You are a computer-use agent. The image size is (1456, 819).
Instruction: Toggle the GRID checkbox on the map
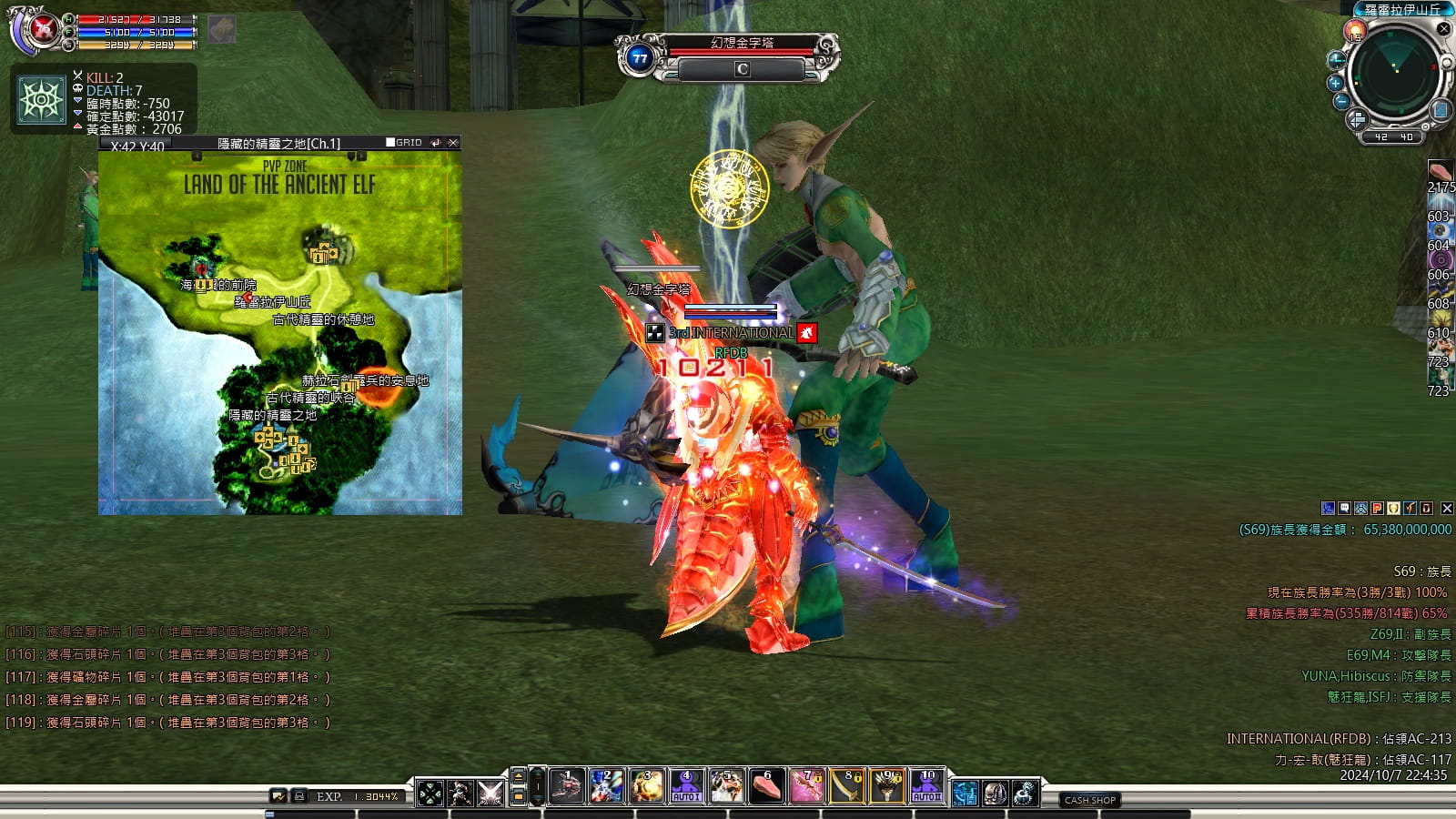coord(390,143)
